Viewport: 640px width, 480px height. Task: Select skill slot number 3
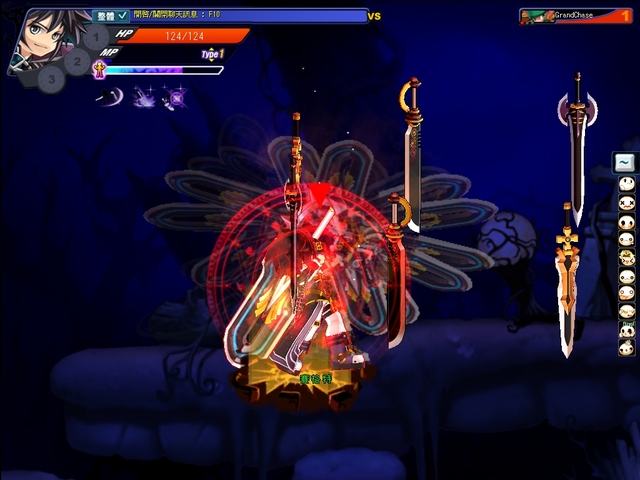[x=52, y=78]
